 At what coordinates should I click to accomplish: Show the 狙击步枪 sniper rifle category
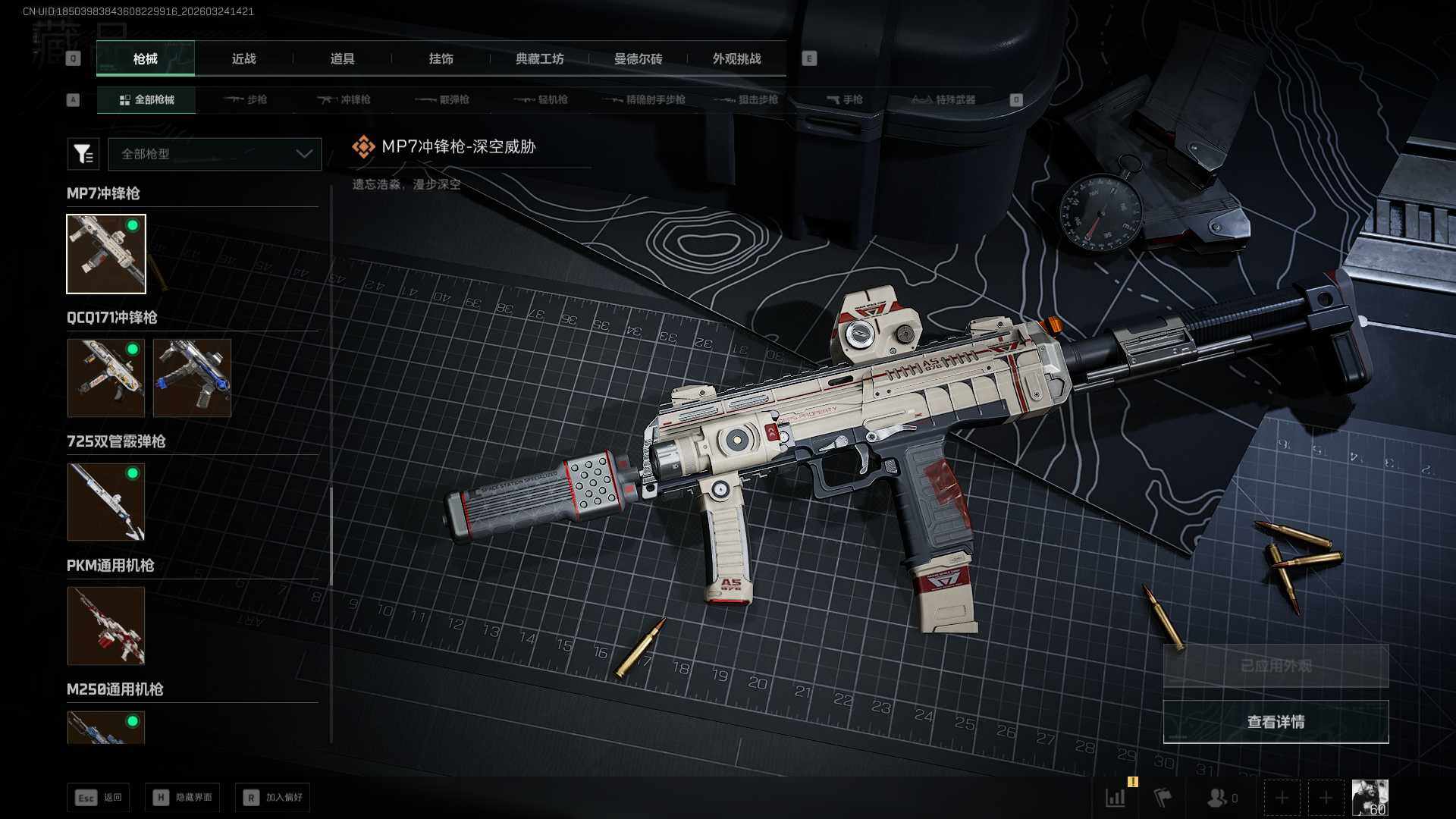click(747, 100)
